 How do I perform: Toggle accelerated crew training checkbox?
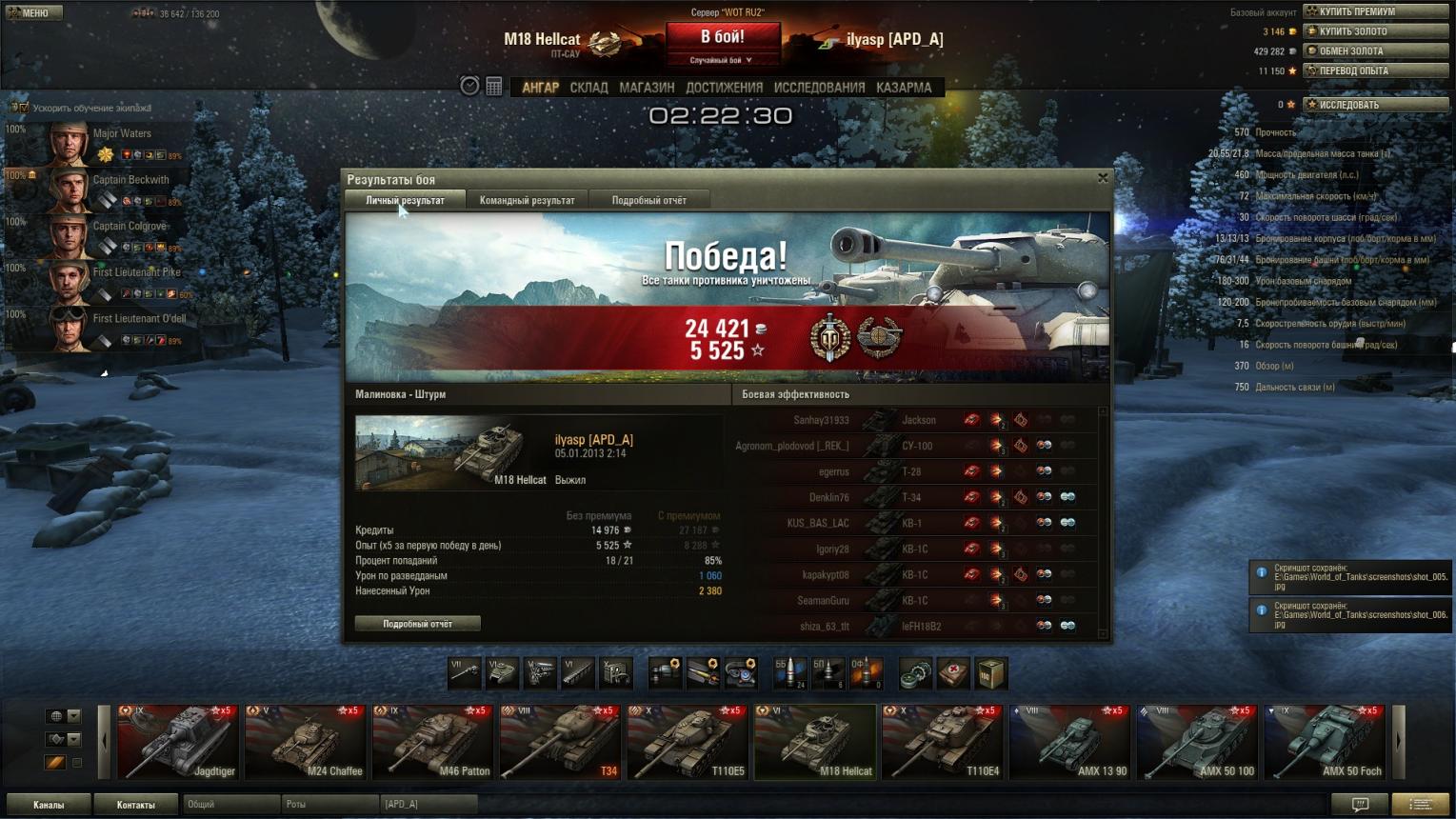tap(24, 108)
